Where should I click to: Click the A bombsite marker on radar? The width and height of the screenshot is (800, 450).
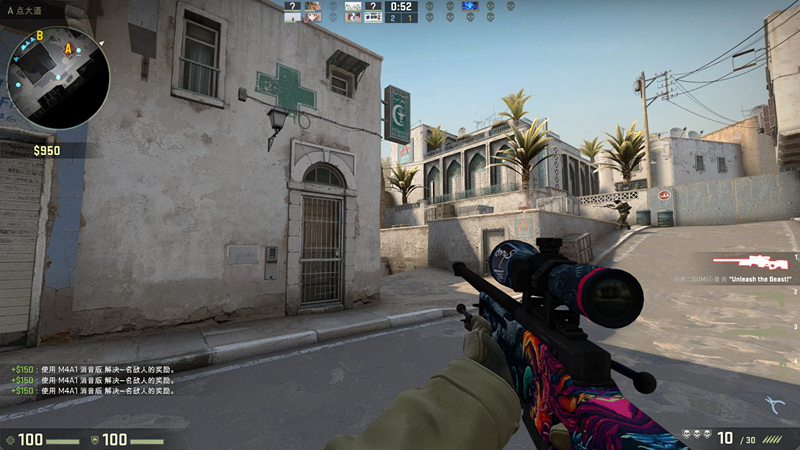click(68, 48)
